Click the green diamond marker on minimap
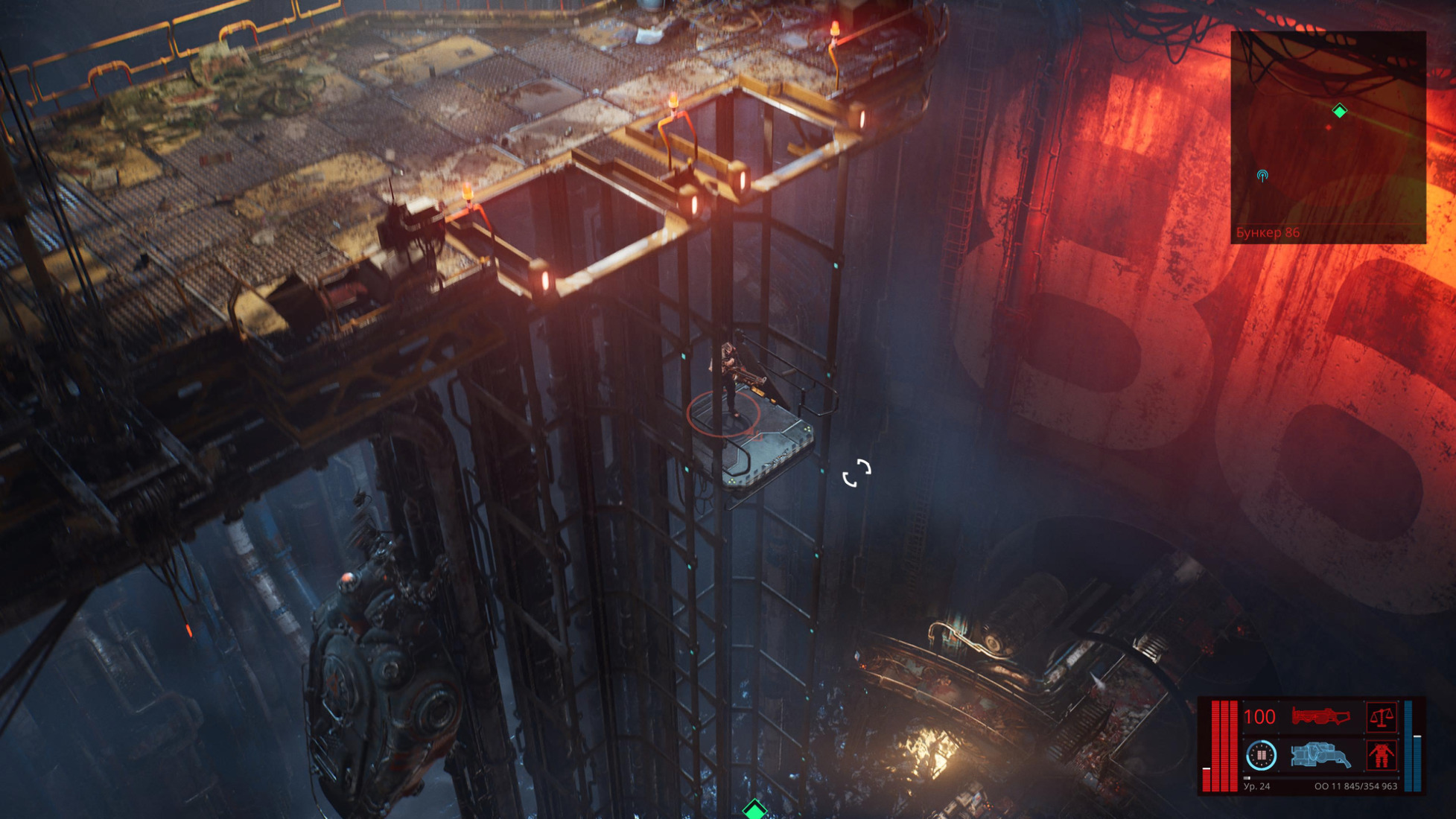The width and height of the screenshot is (1456, 819). click(1340, 111)
